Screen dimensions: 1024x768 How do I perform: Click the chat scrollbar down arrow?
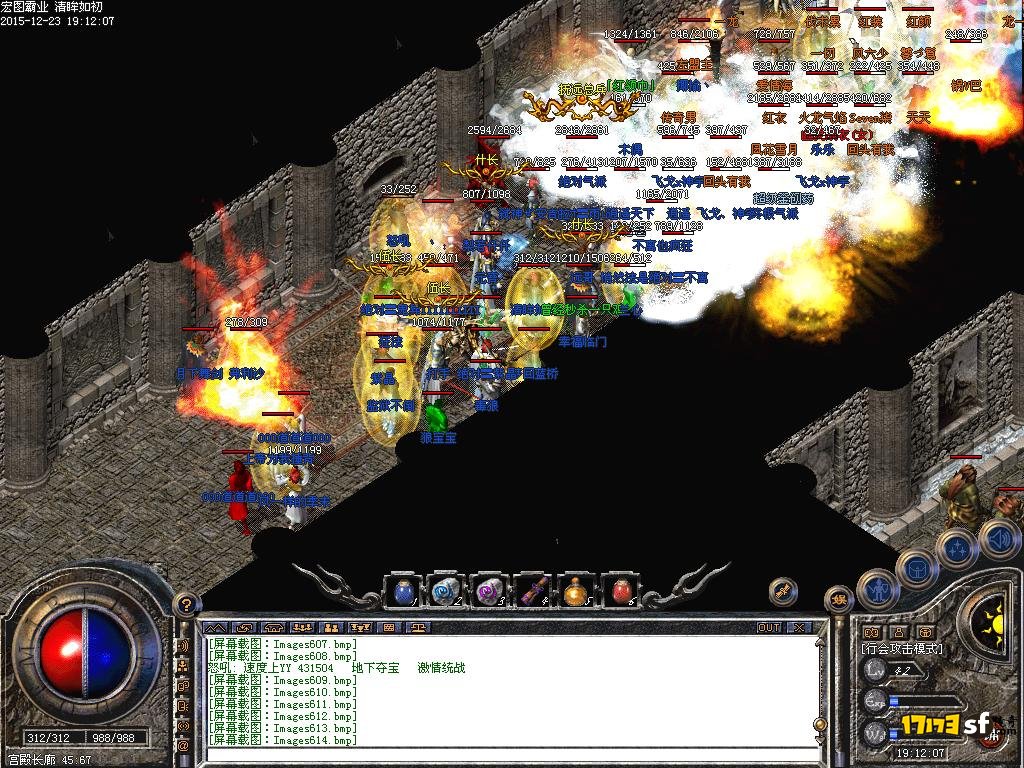coord(820,739)
